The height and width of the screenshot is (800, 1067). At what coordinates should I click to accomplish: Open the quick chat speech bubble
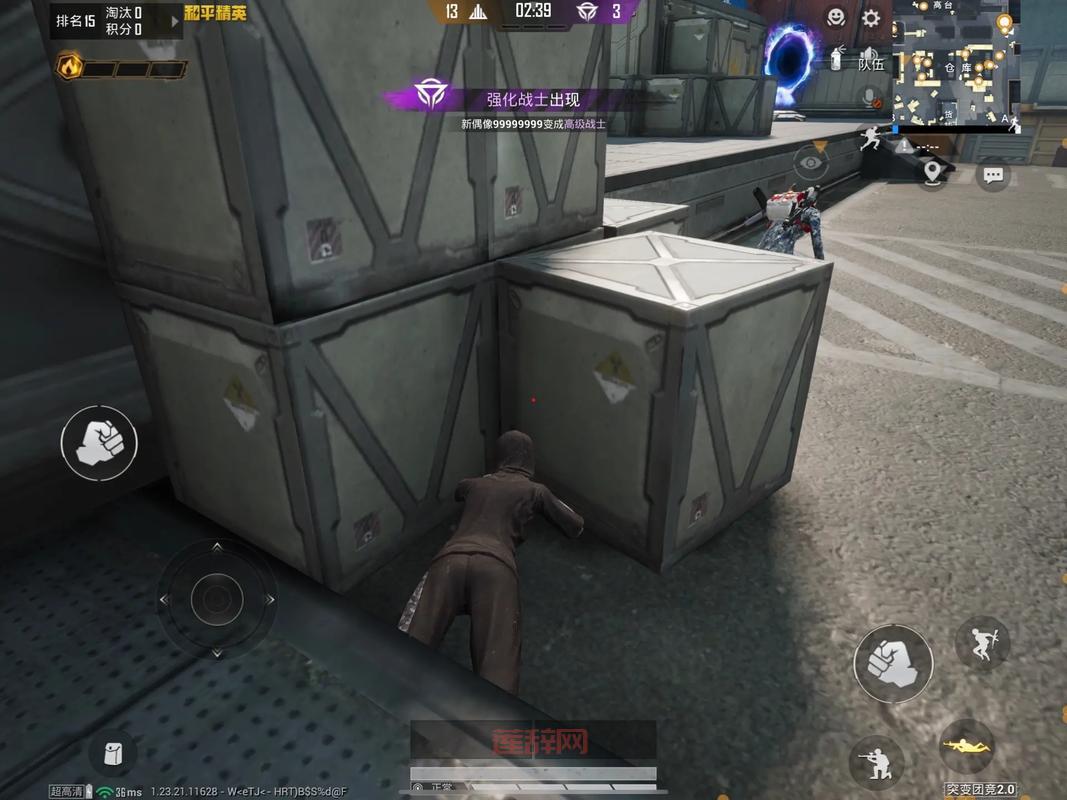click(x=993, y=175)
